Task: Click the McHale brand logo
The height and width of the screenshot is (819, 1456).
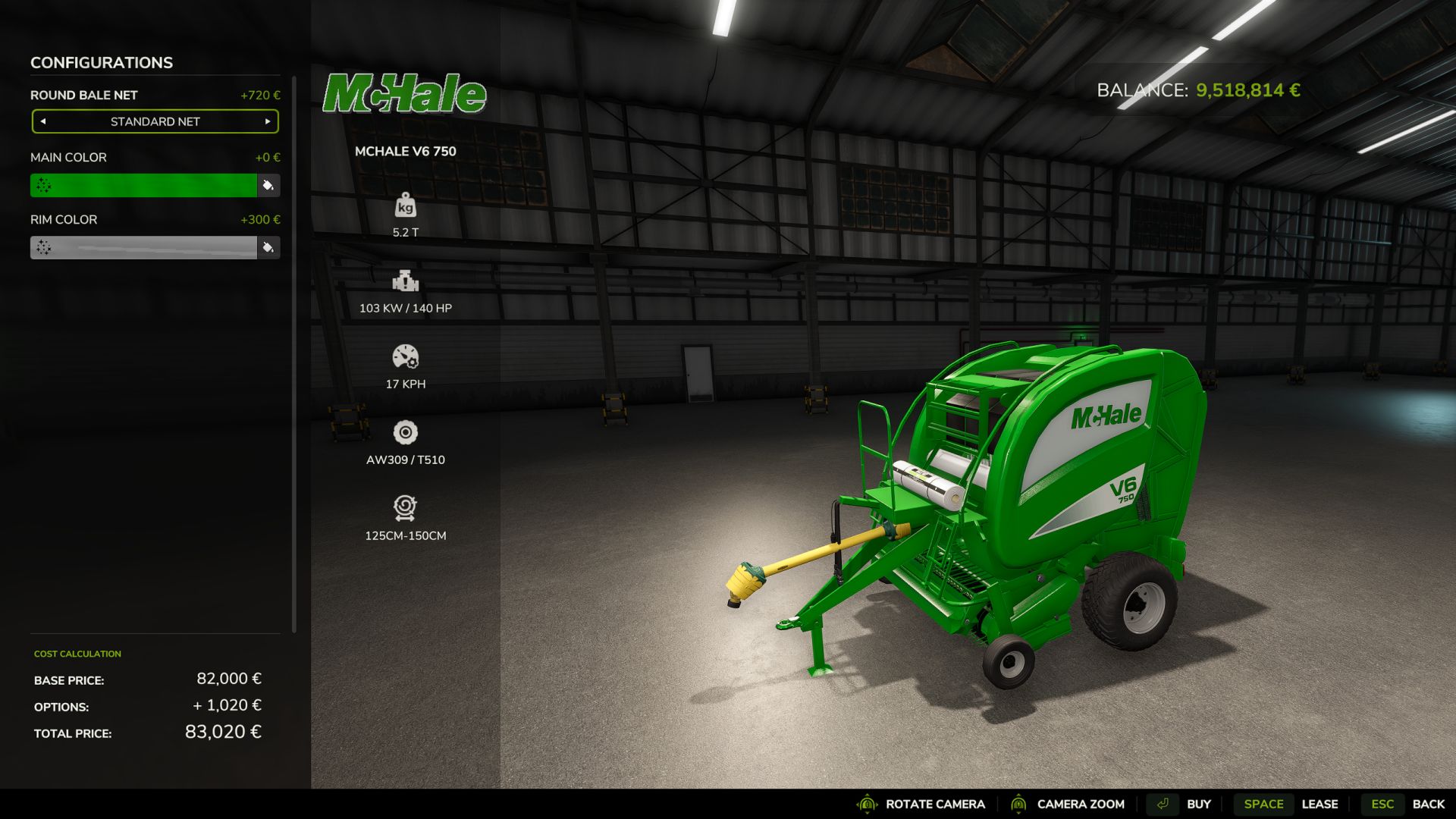Action: (405, 94)
